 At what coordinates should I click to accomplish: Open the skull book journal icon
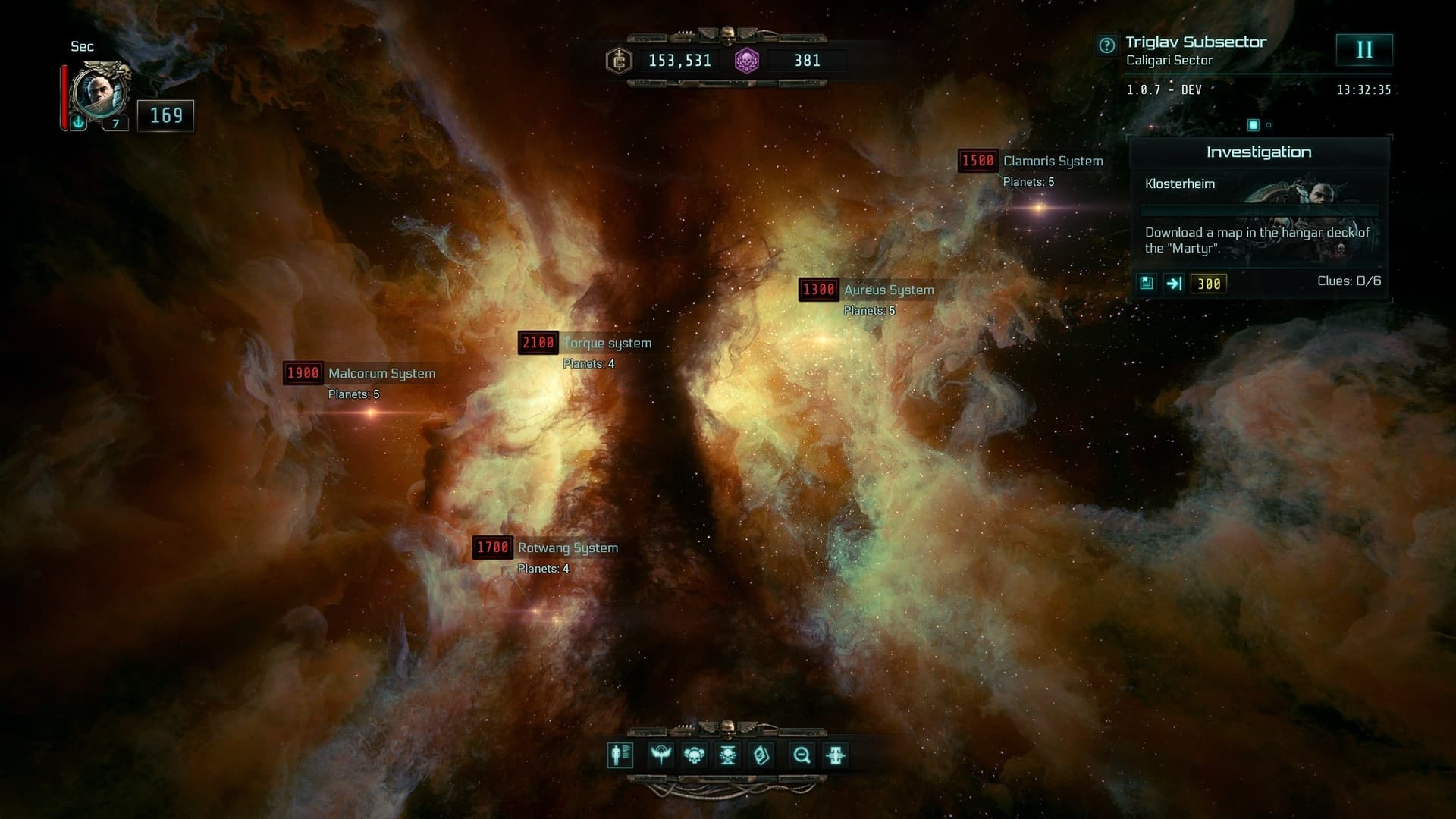point(761,755)
